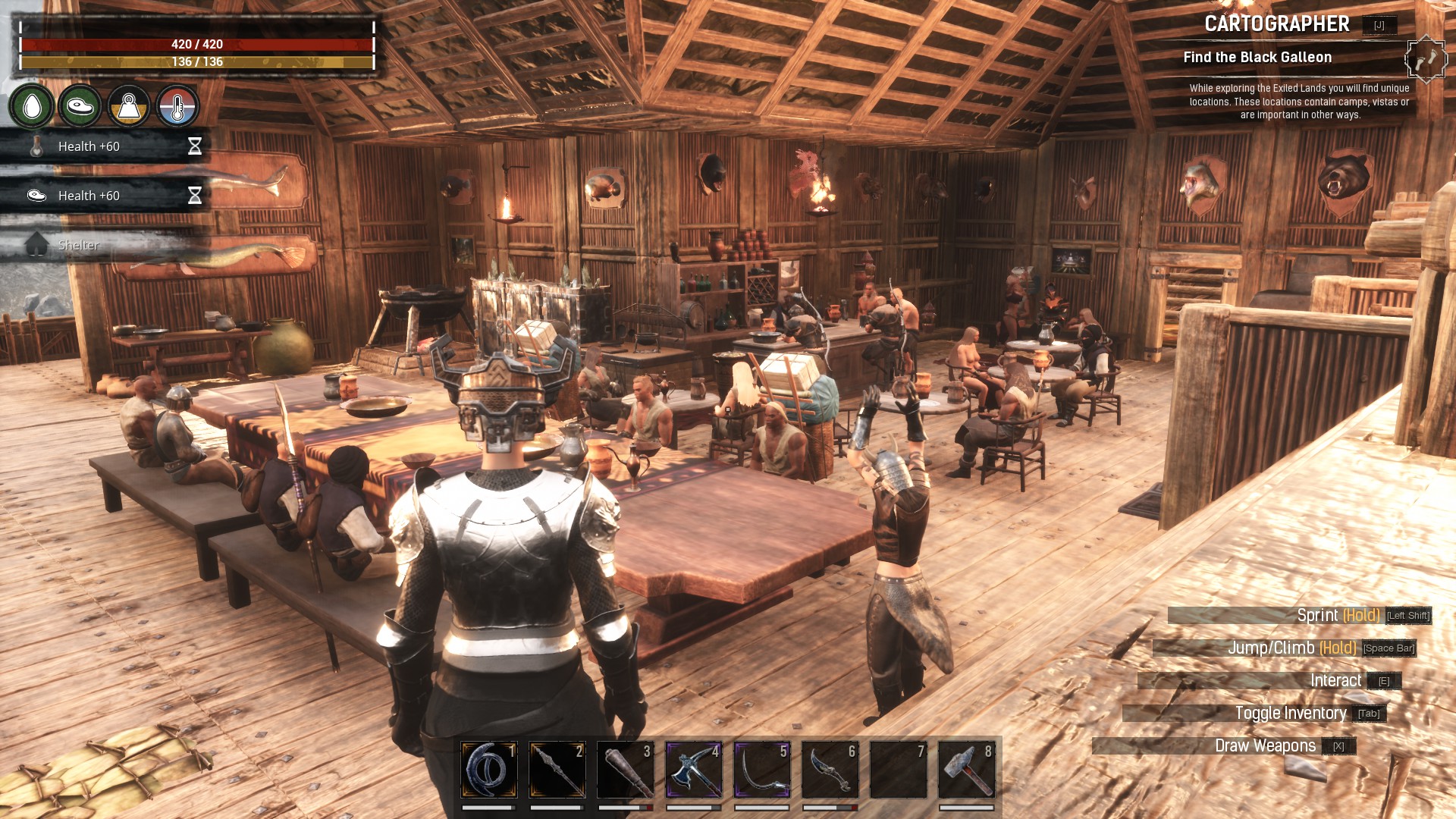This screenshot has width=1456, height=819.
Task: Select the curved dagger hotbar slot
Action: pos(830,770)
